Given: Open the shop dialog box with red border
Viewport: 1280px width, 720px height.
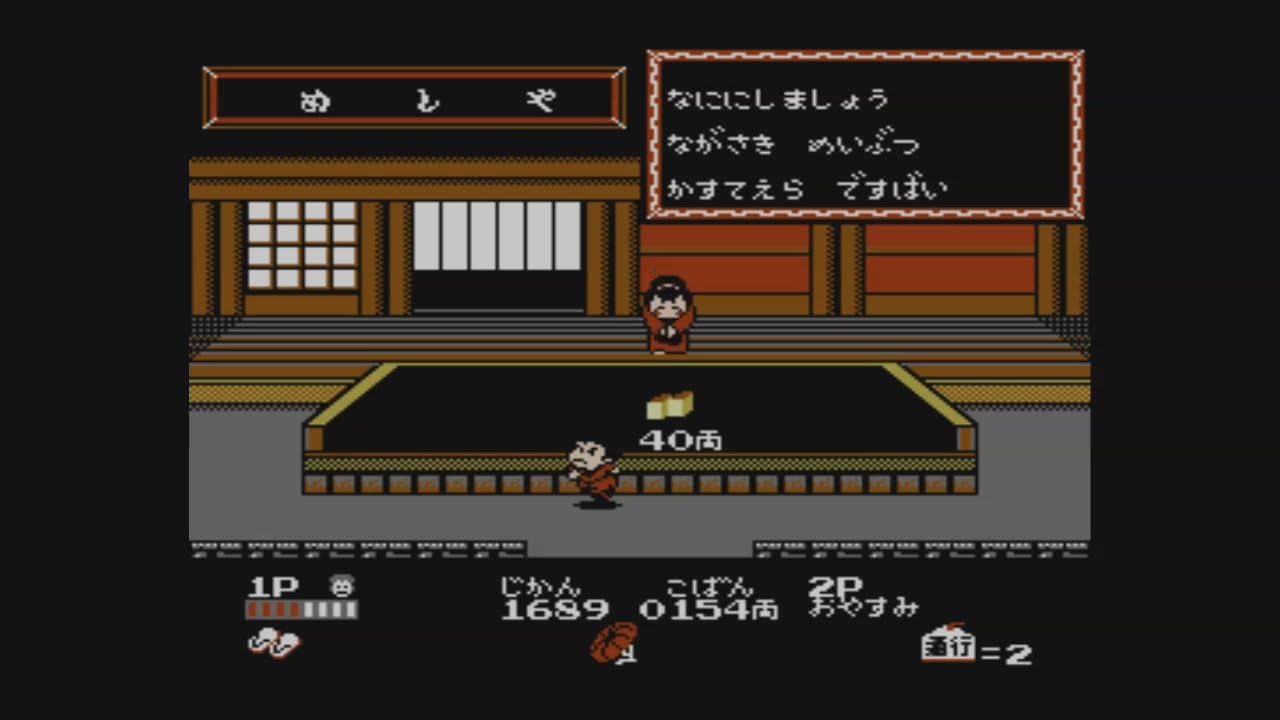Looking at the screenshot, I should [x=865, y=132].
